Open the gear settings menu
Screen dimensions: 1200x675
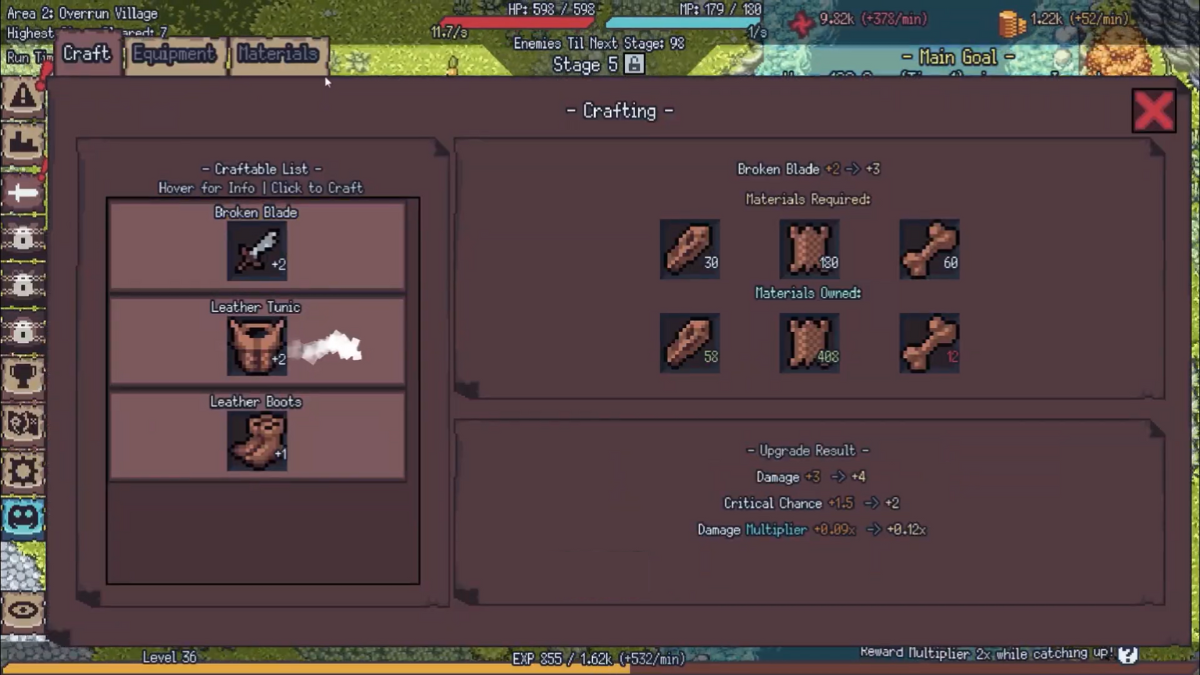[x=22, y=471]
